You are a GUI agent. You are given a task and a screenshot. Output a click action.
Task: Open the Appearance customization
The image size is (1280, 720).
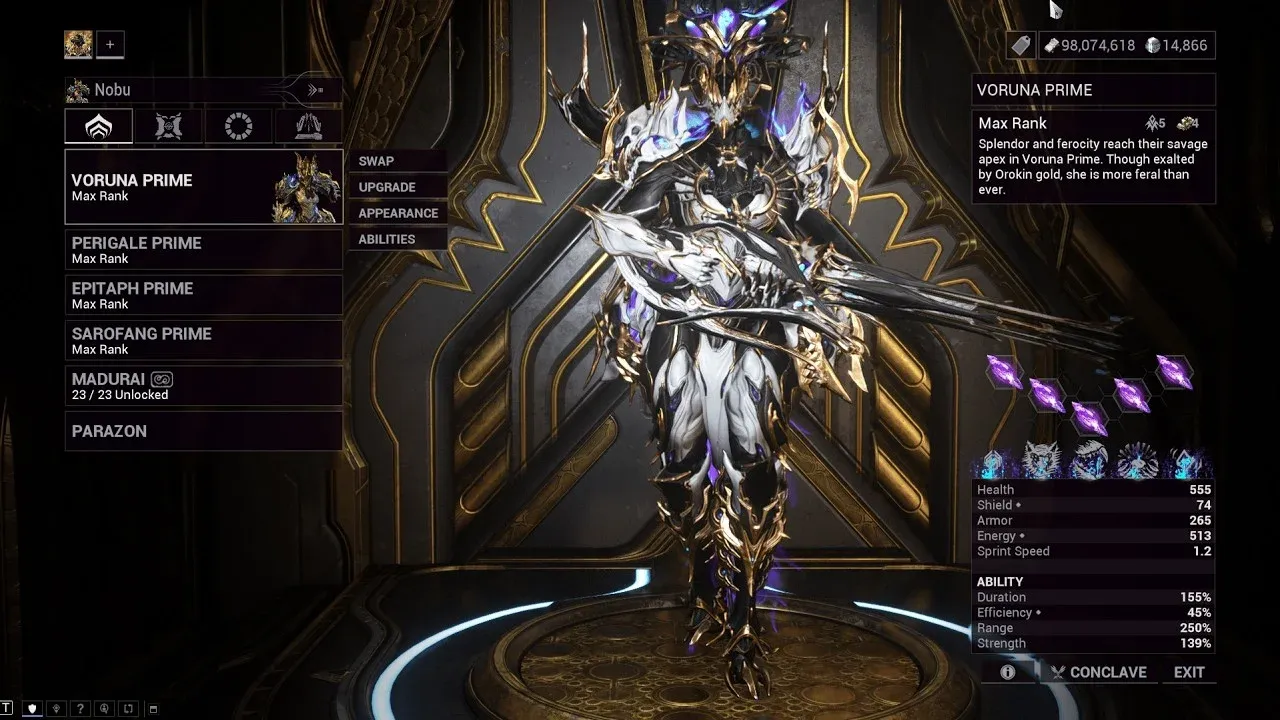click(x=398, y=213)
